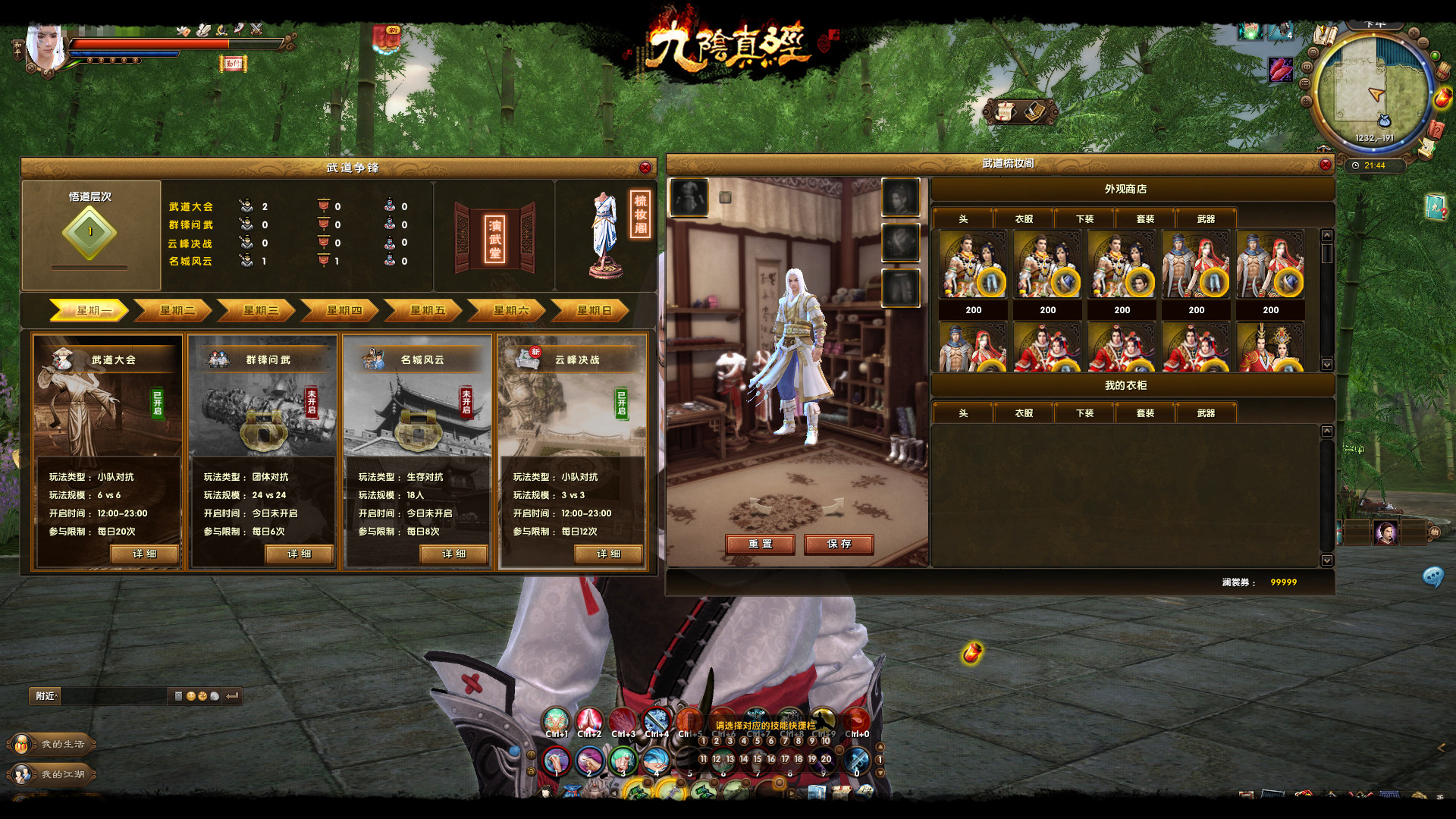Select the 套装 shop category tab
The width and height of the screenshot is (1456, 819).
pos(1145,219)
